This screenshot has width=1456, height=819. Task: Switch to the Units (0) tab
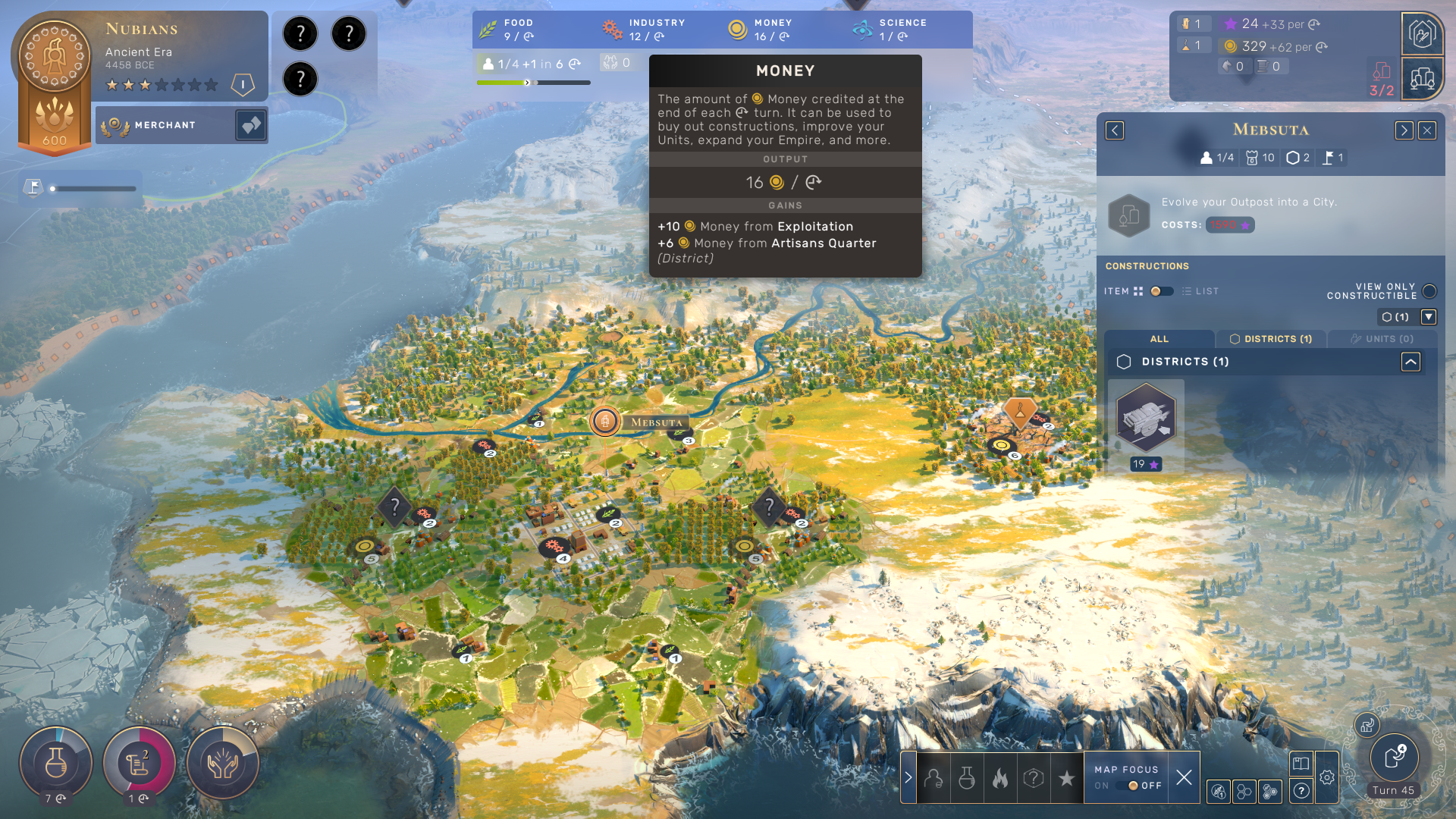click(x=1382, y=339)
